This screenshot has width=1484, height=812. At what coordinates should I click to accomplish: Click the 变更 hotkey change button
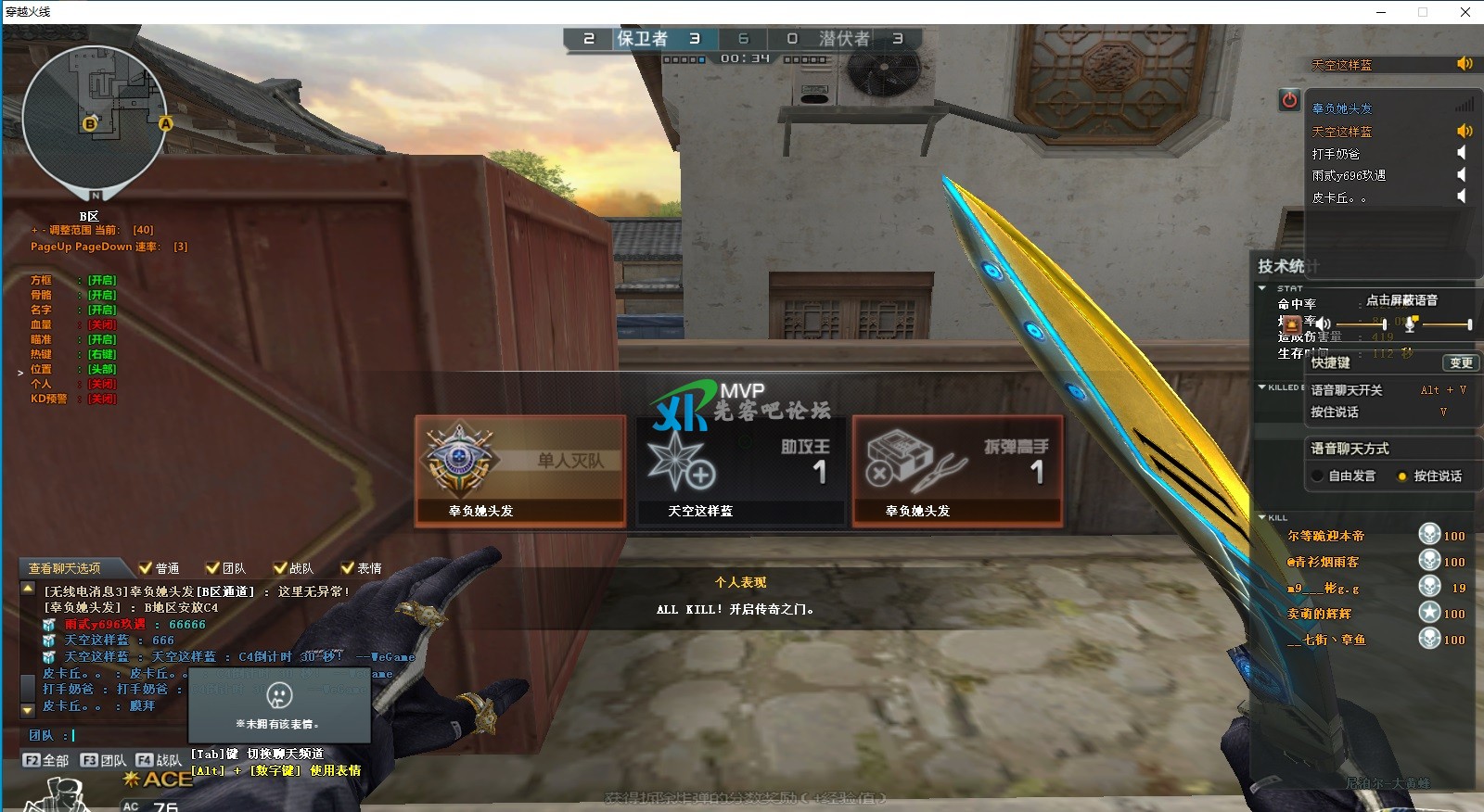[1460, 362]
